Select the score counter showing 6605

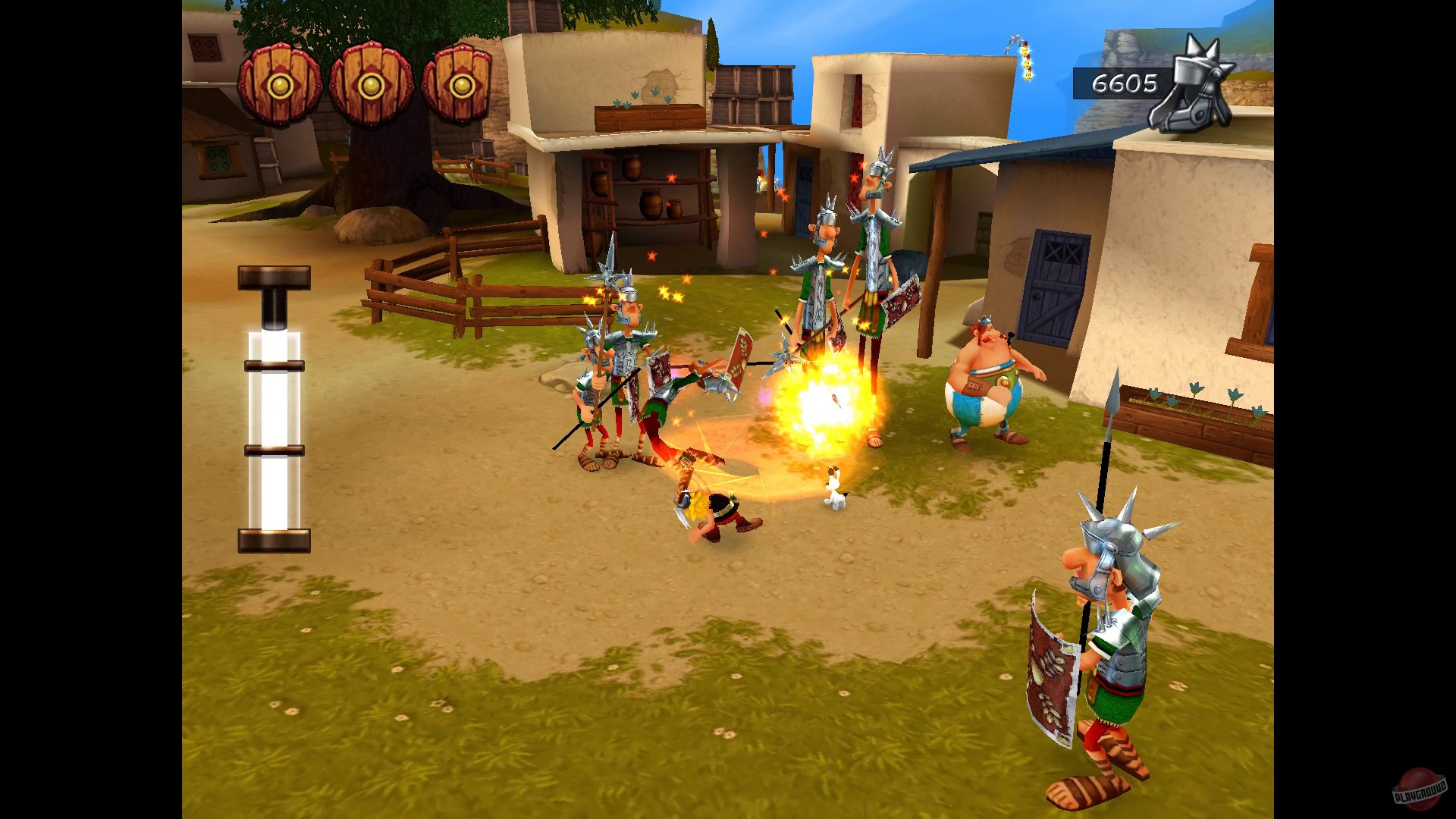coord(1125,82)
